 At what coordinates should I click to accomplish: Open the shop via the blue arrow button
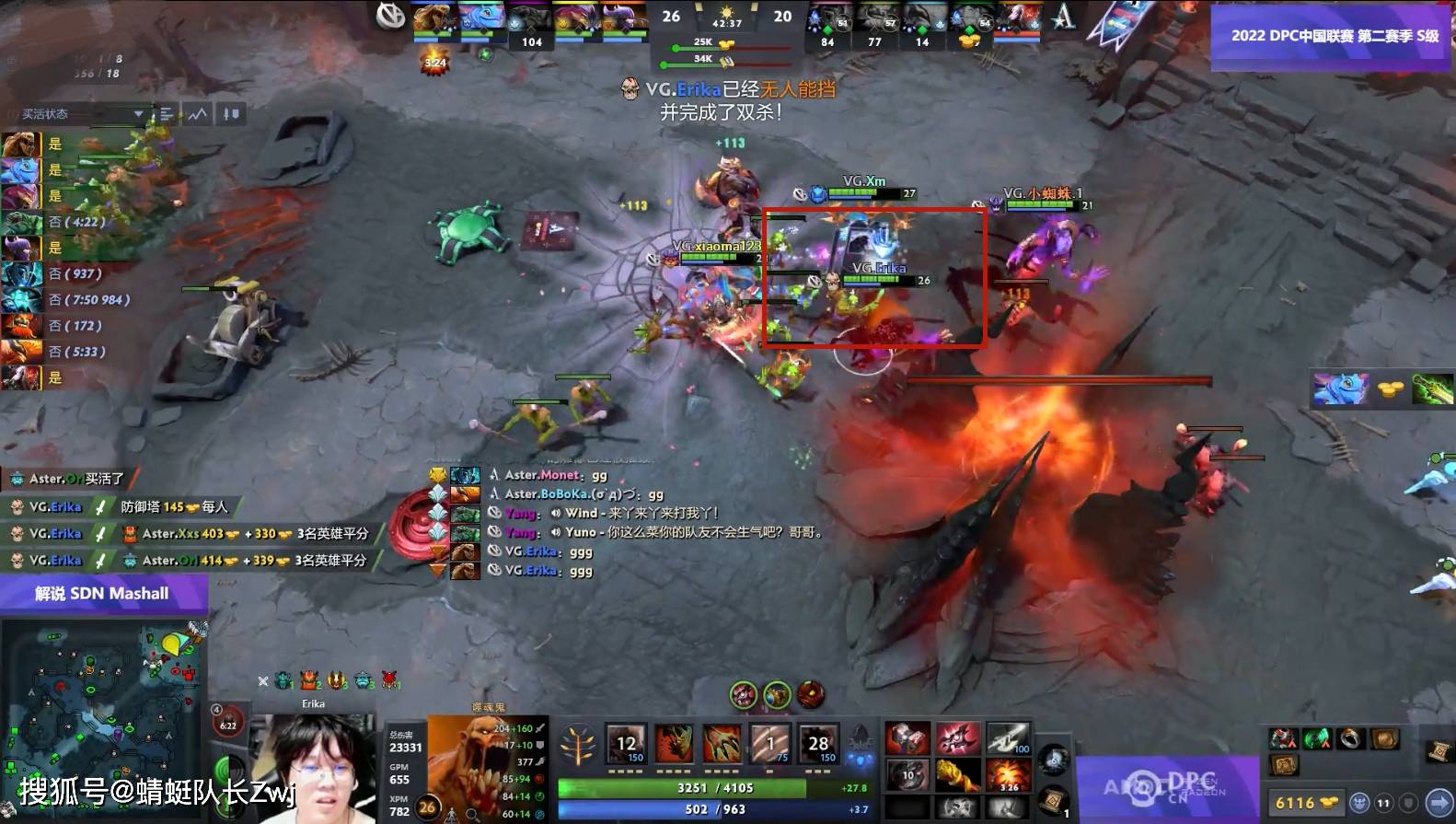click(1439, 804)
